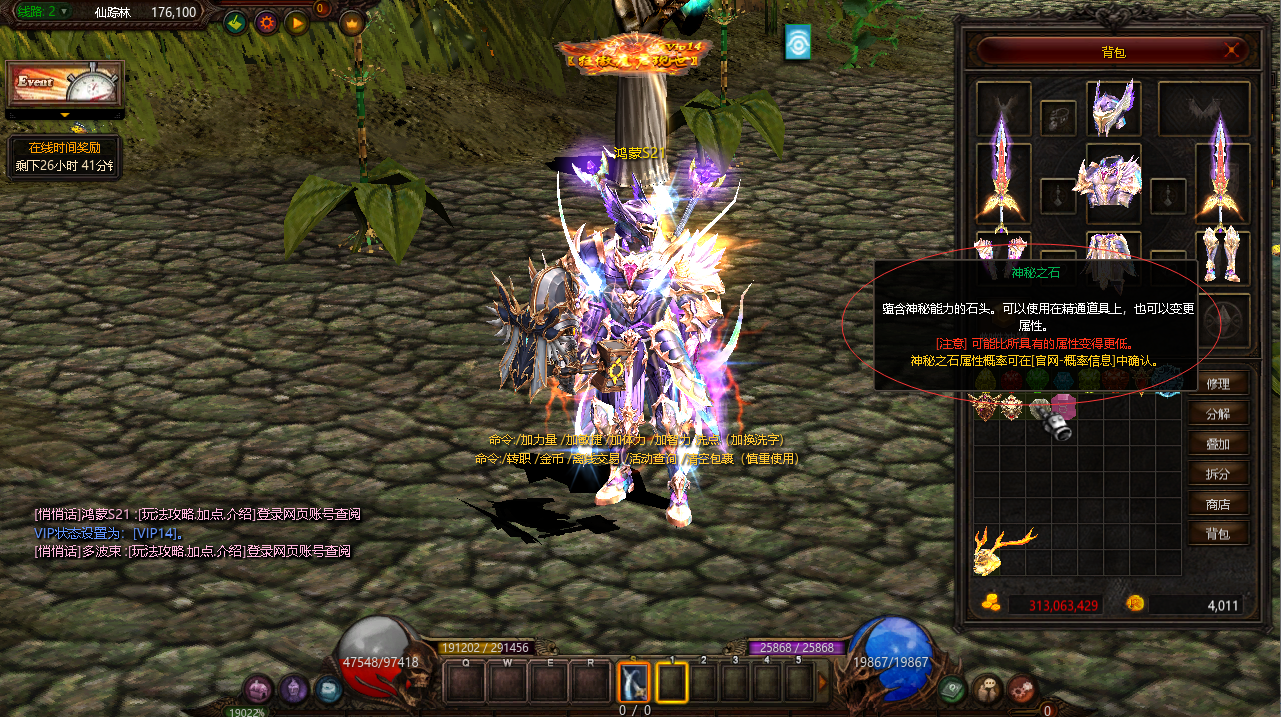The image size is (1281, 717).
Task: Open the 商店 shop from the bag
Action: pyautogui.click(x=1218, y=504)
